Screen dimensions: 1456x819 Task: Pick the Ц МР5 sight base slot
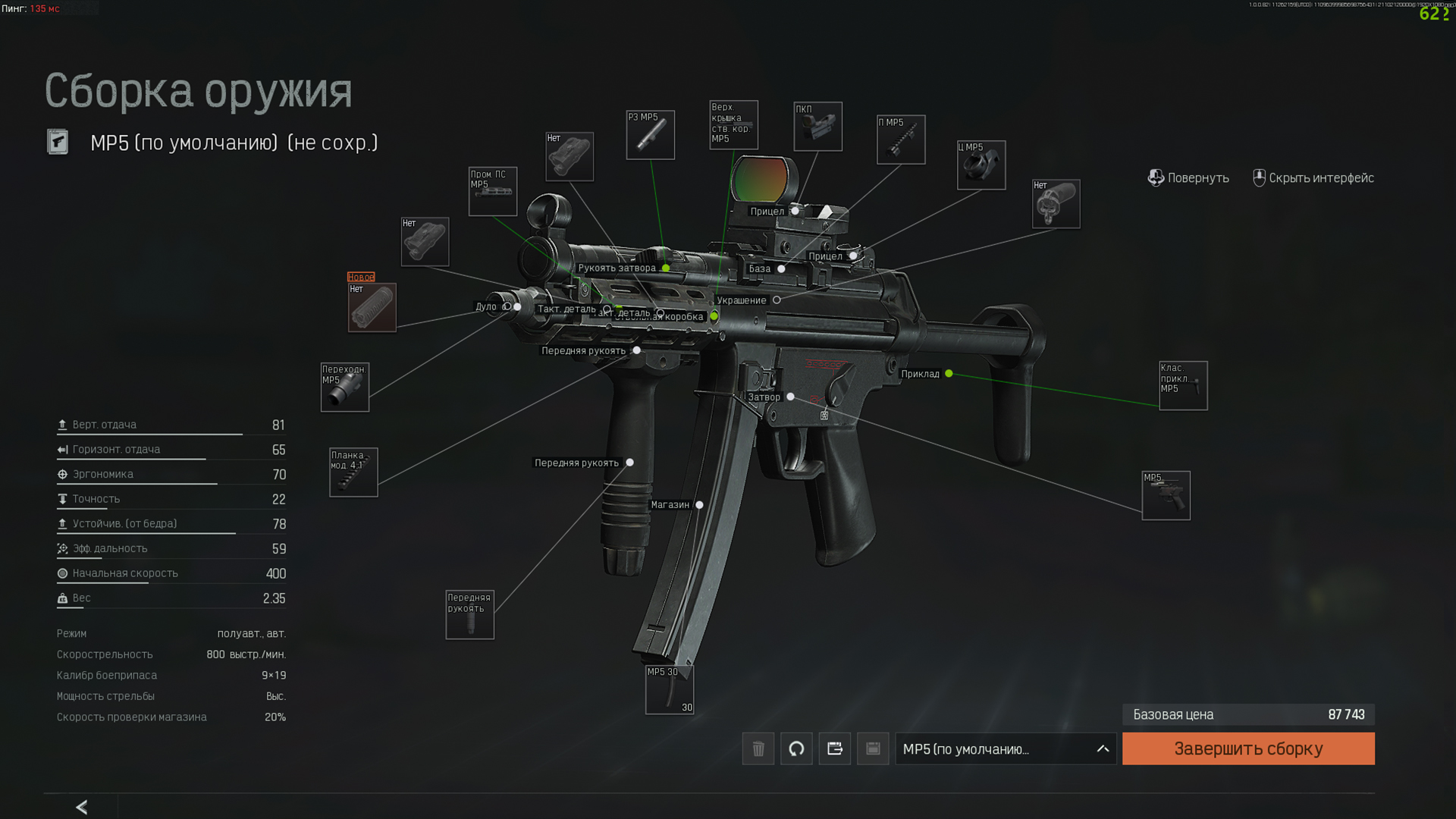click(981, 165)
